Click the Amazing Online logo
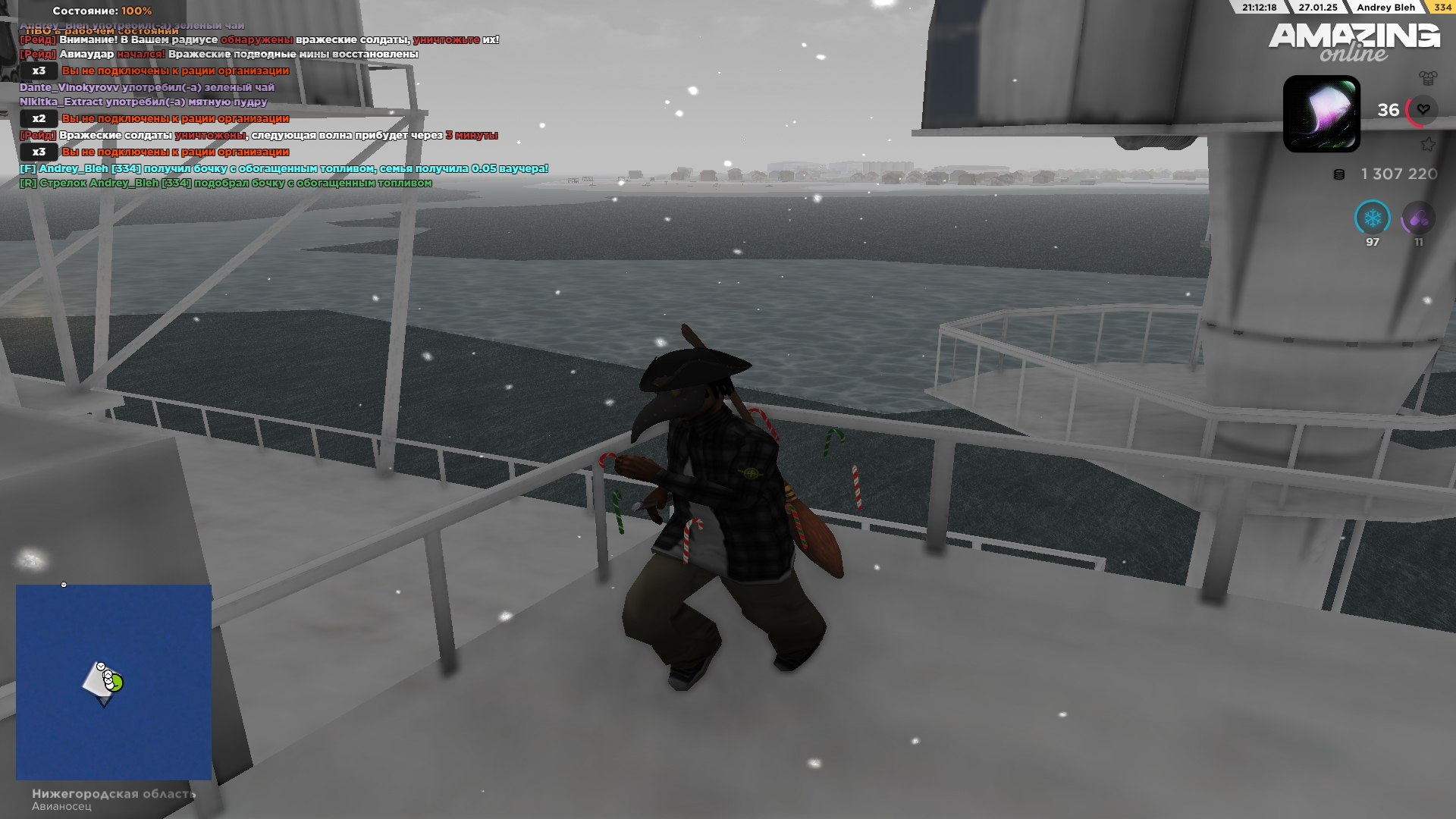 [1354, 42]
